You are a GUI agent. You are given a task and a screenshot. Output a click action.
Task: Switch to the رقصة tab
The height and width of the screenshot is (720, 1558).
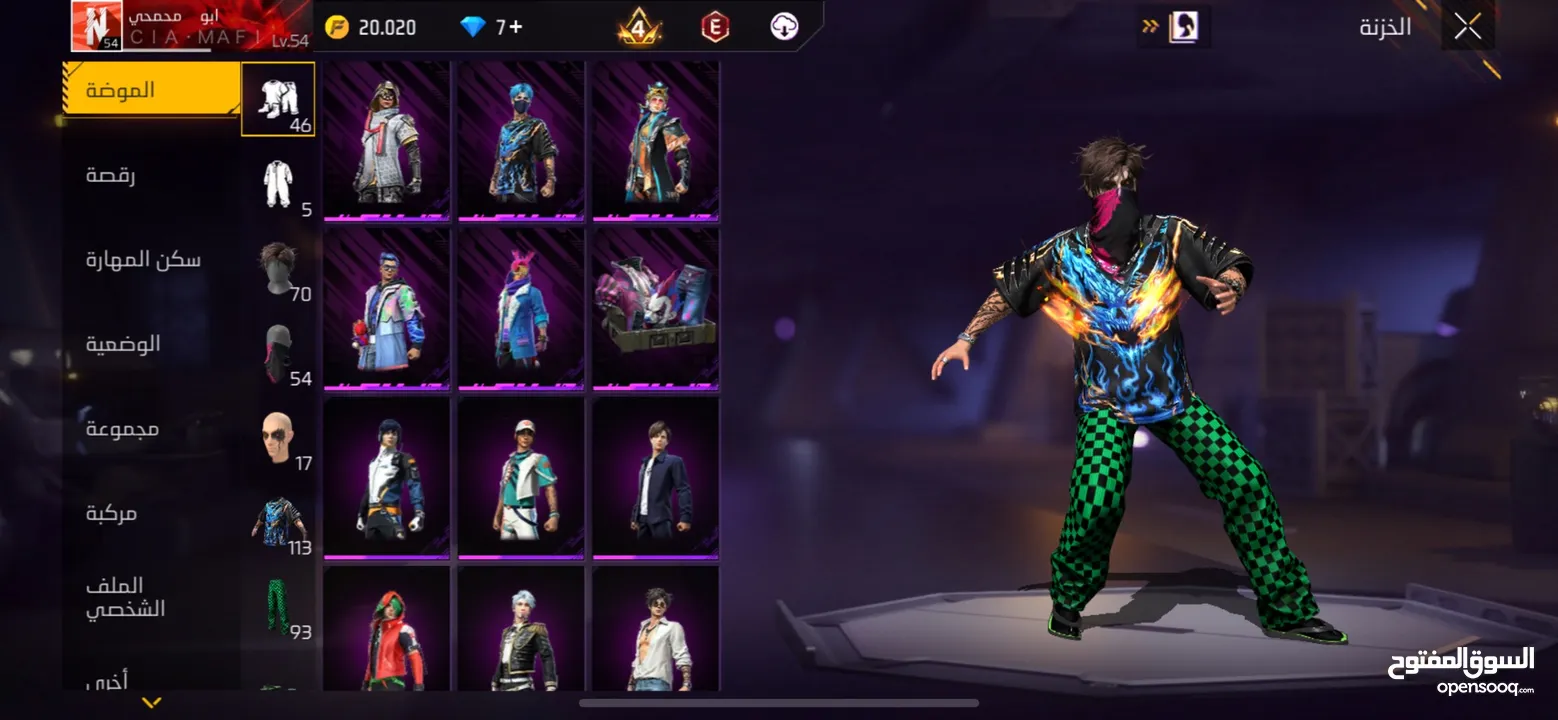click(x=111, y=175)
